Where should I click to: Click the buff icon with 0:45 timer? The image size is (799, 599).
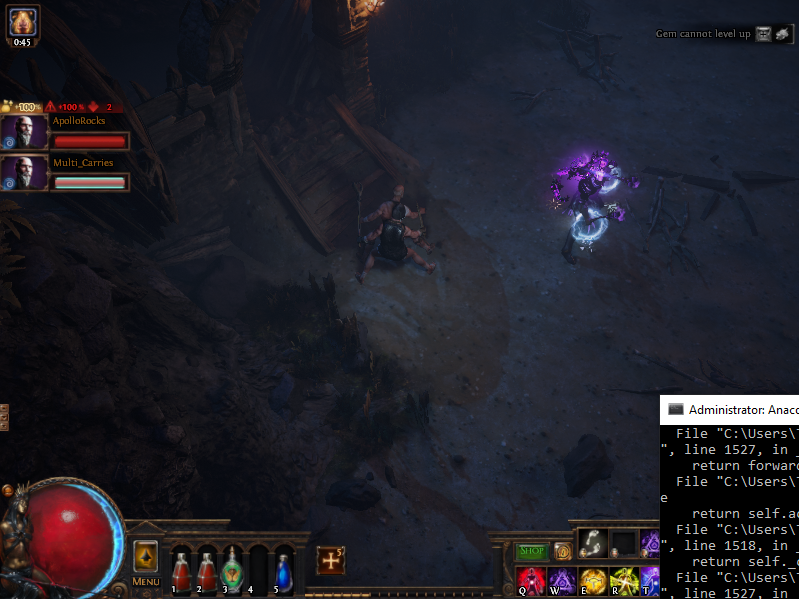coord(22,23)
